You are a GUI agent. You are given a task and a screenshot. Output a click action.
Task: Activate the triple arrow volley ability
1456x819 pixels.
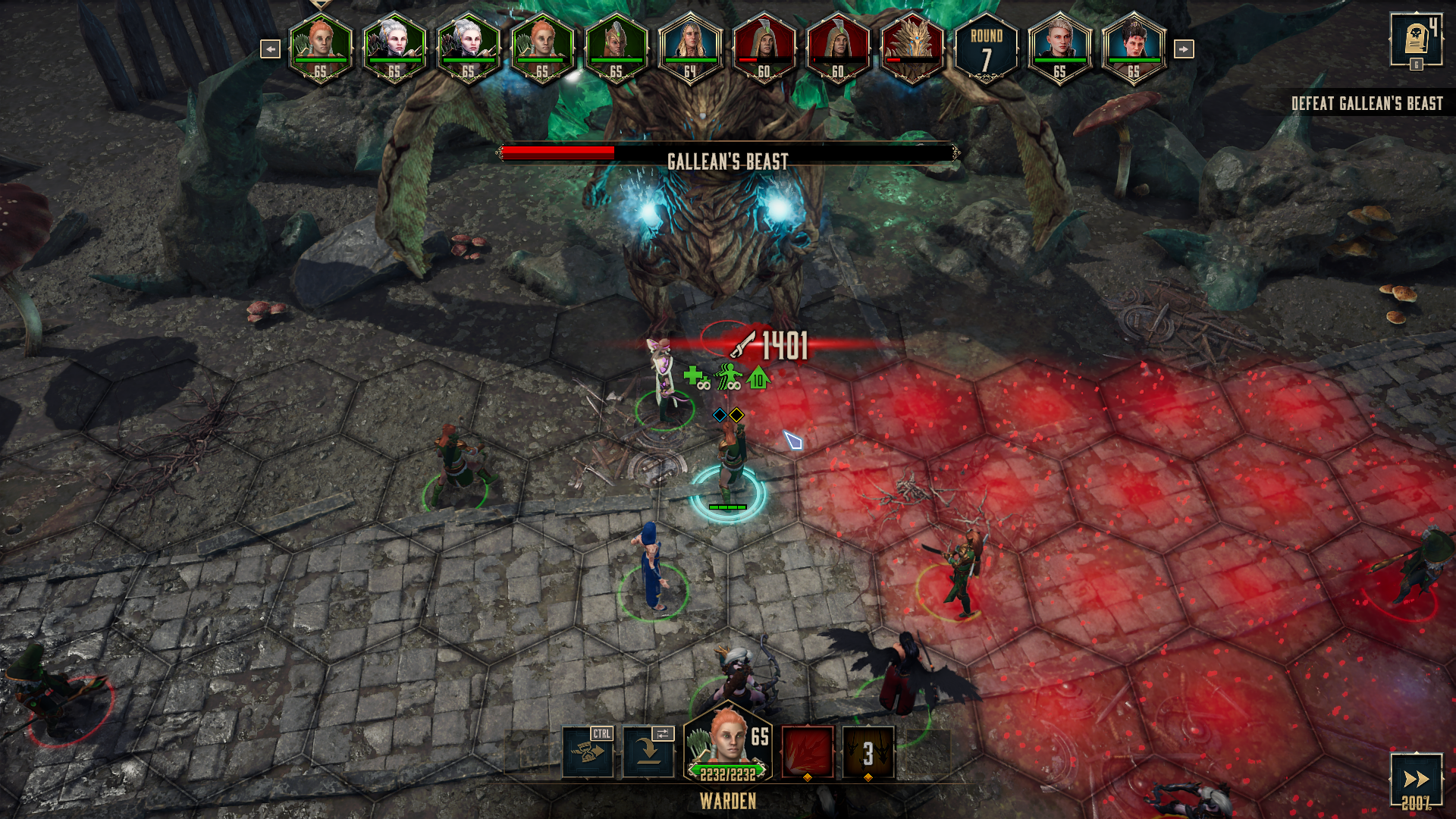(868, 752)
